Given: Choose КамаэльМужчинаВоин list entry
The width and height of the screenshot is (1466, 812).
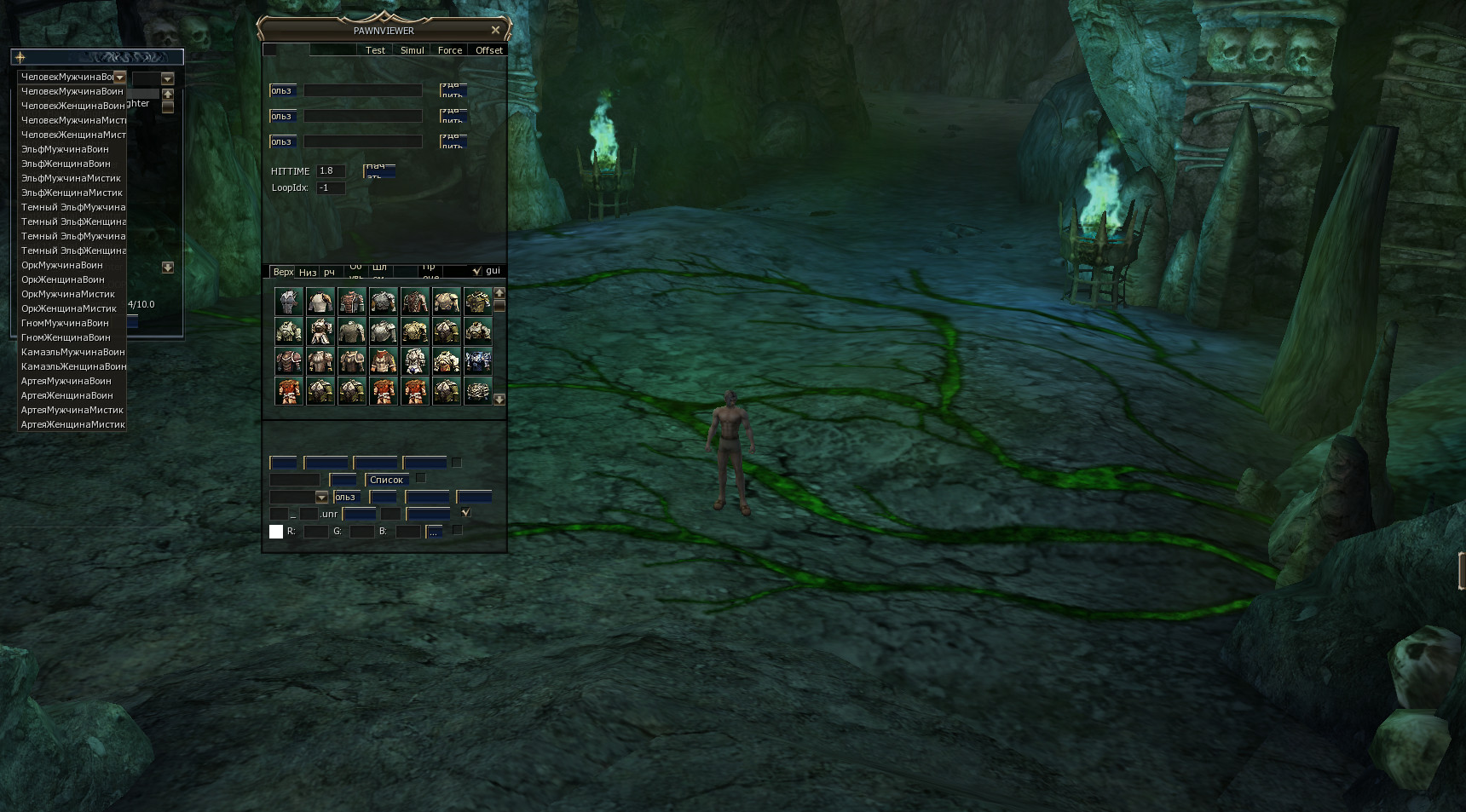Looking at the screenshot, I should click(72, 352).
